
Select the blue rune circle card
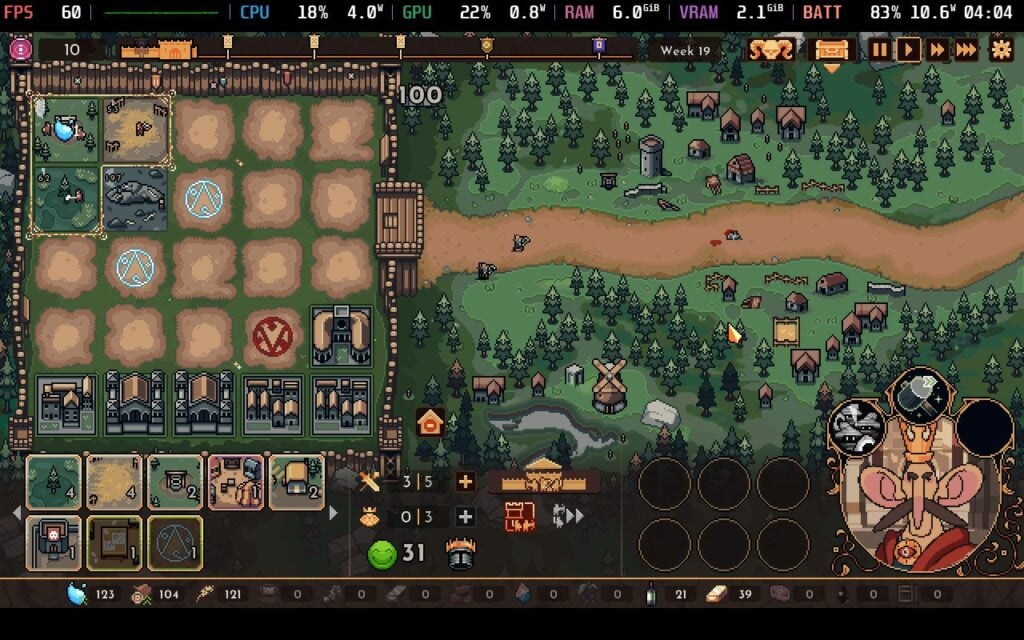coord(174,543)
